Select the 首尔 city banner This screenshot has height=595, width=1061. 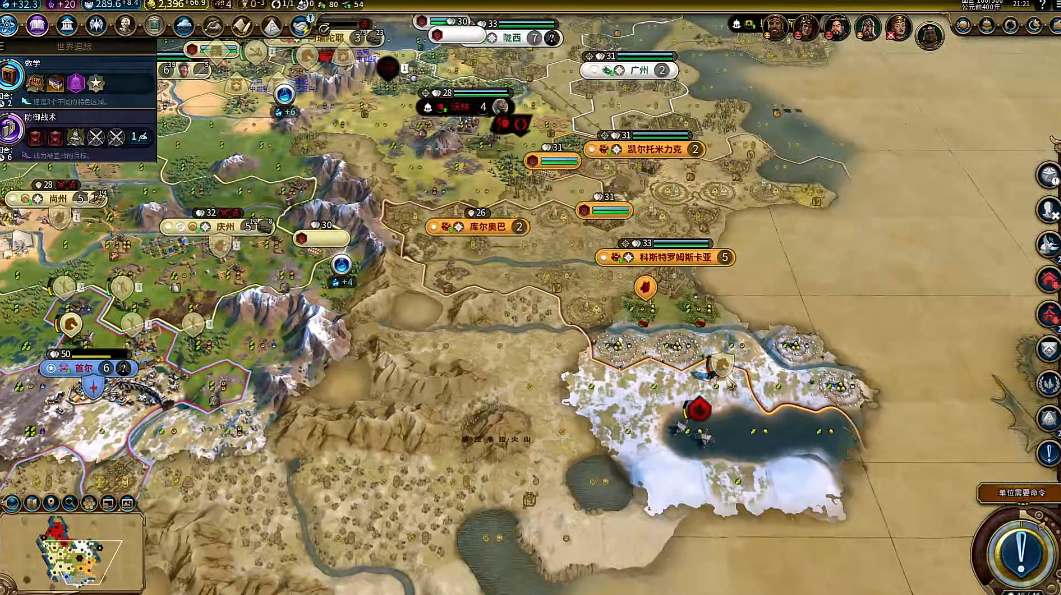click(x=85, y=368)
